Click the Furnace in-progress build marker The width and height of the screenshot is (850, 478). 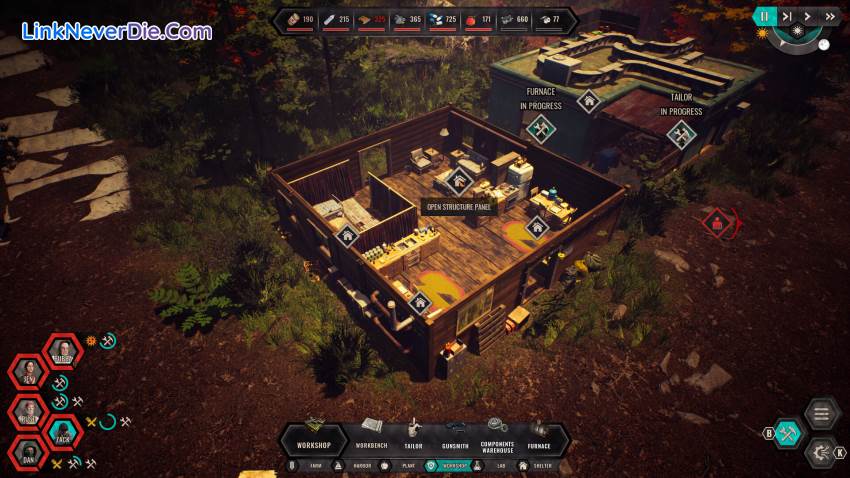click(x=541, y=129)
